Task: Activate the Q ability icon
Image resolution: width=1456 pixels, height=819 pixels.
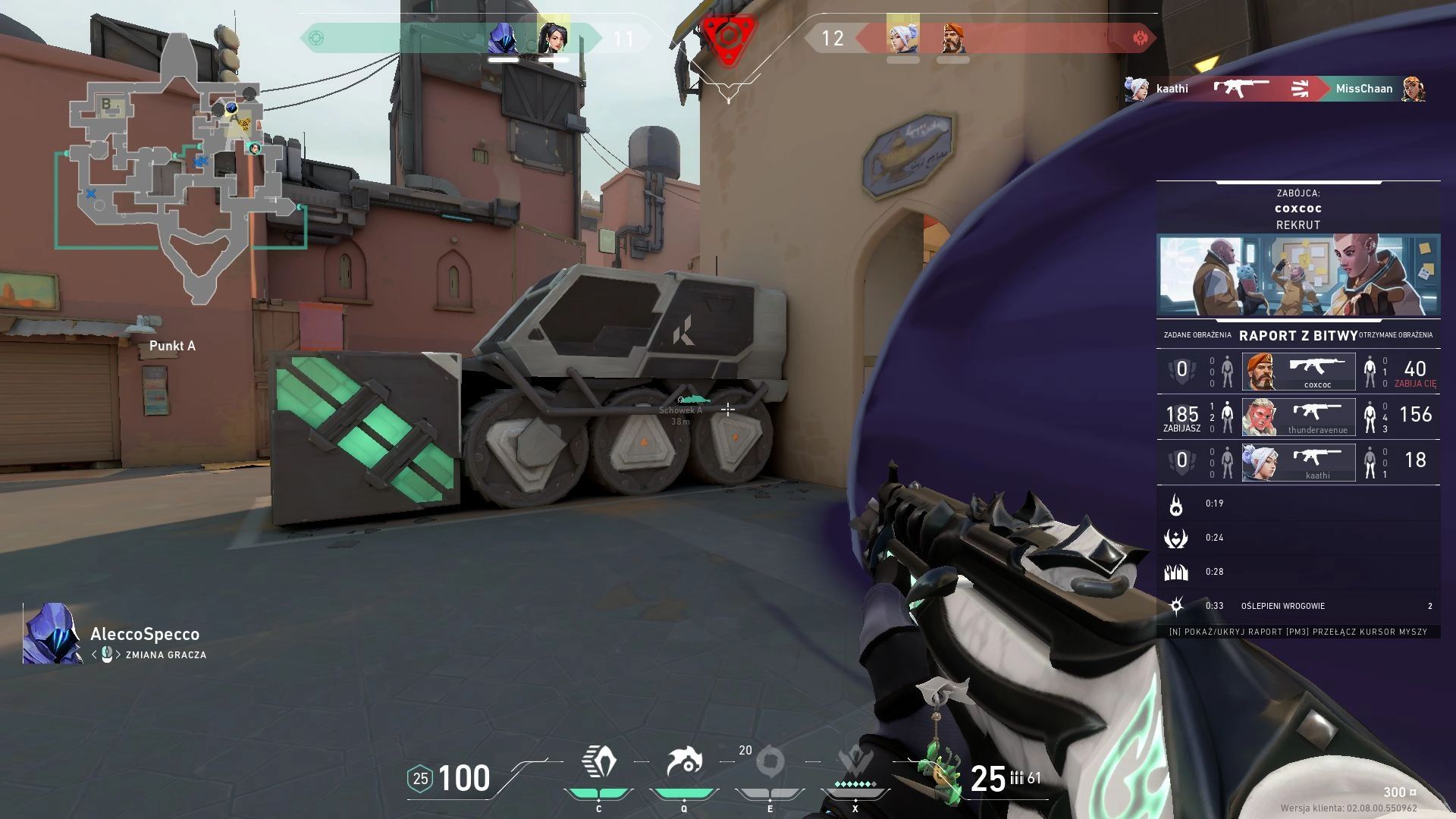Action: 684,762
